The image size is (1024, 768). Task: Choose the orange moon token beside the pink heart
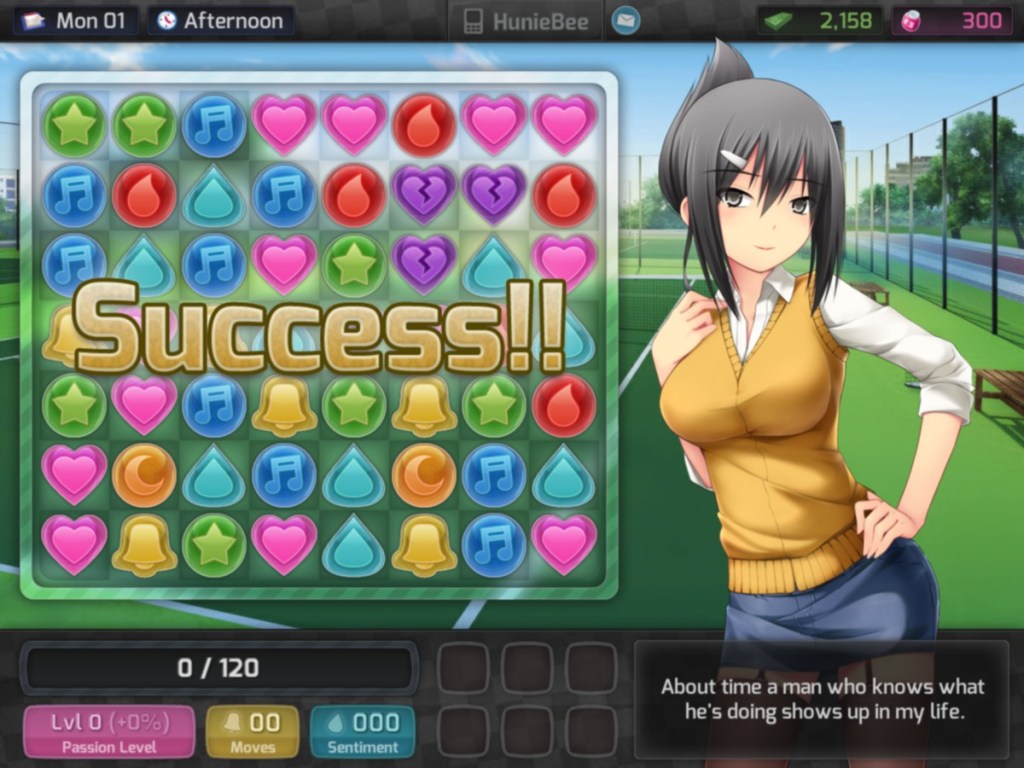(144, 474)
